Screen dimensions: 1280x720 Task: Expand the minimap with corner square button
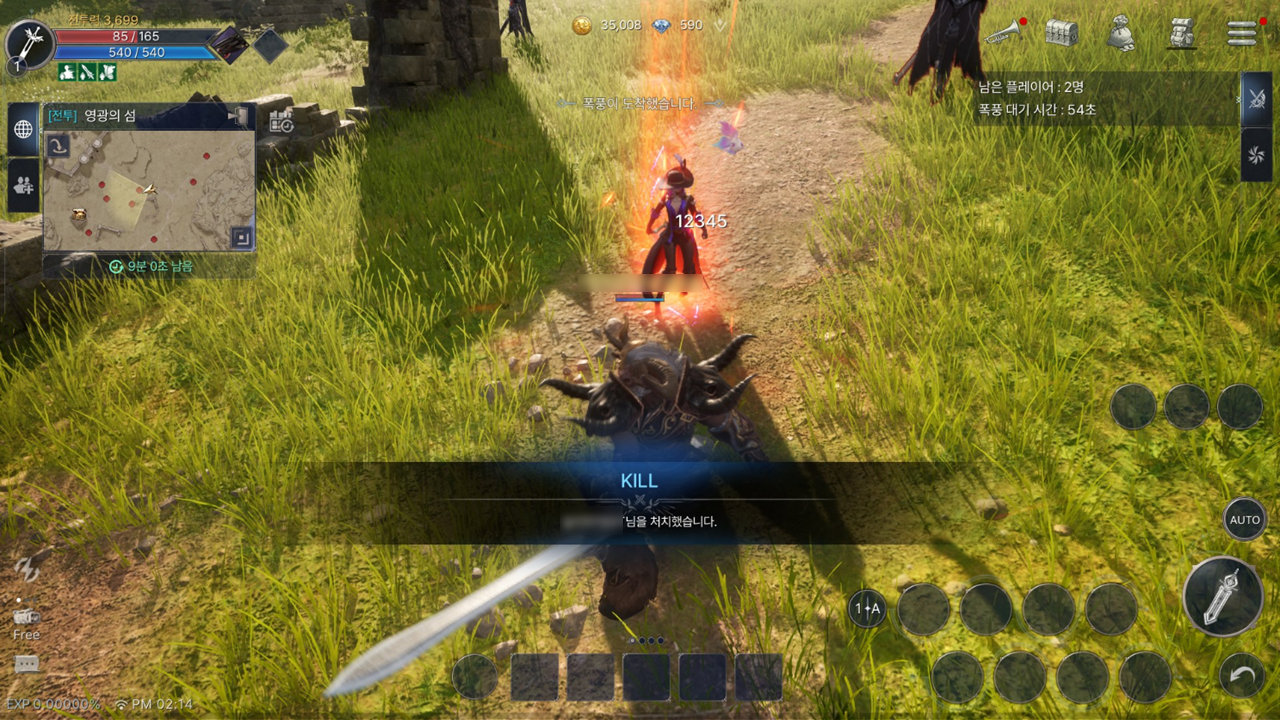click(240, 237)
